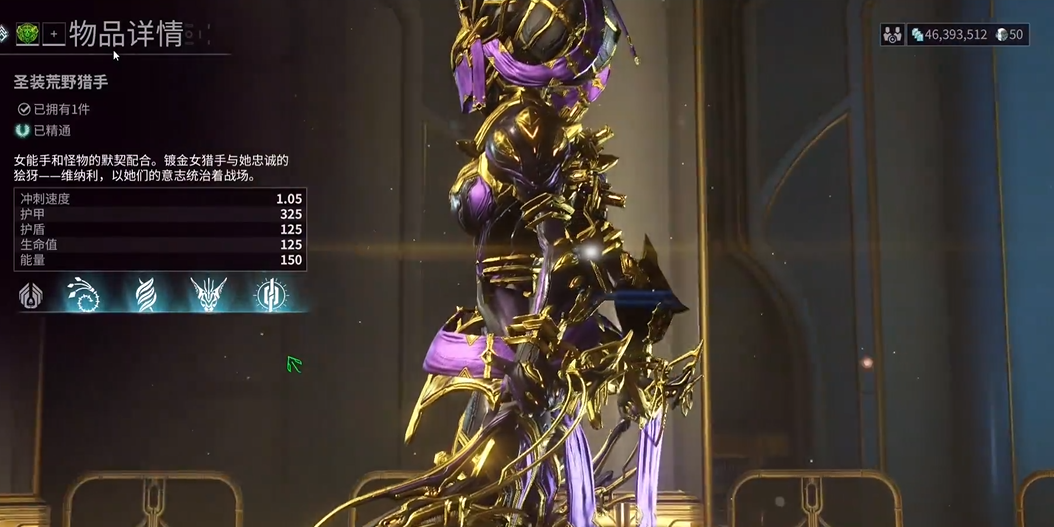View the Ensnare spiral ability icon
Screen dimensions: 1054x527
(x=146, y=295)
